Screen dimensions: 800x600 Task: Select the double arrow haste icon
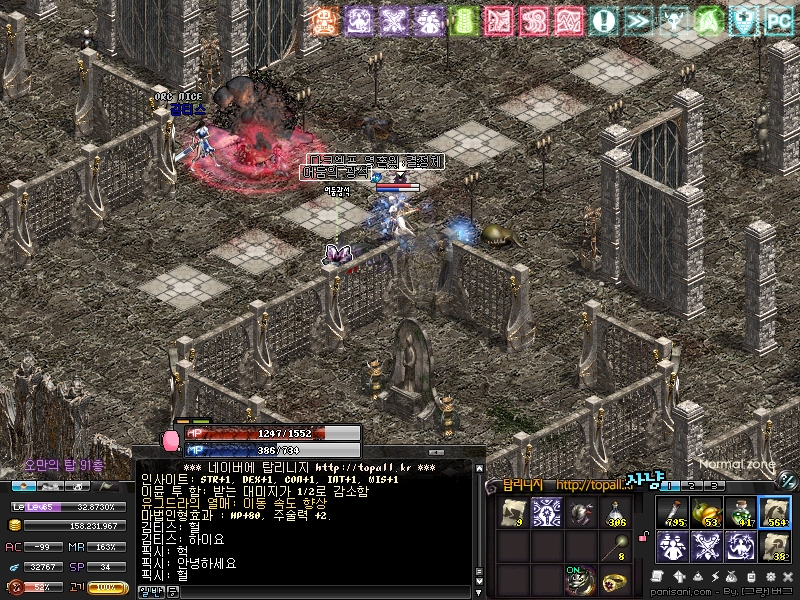[637, 20]
